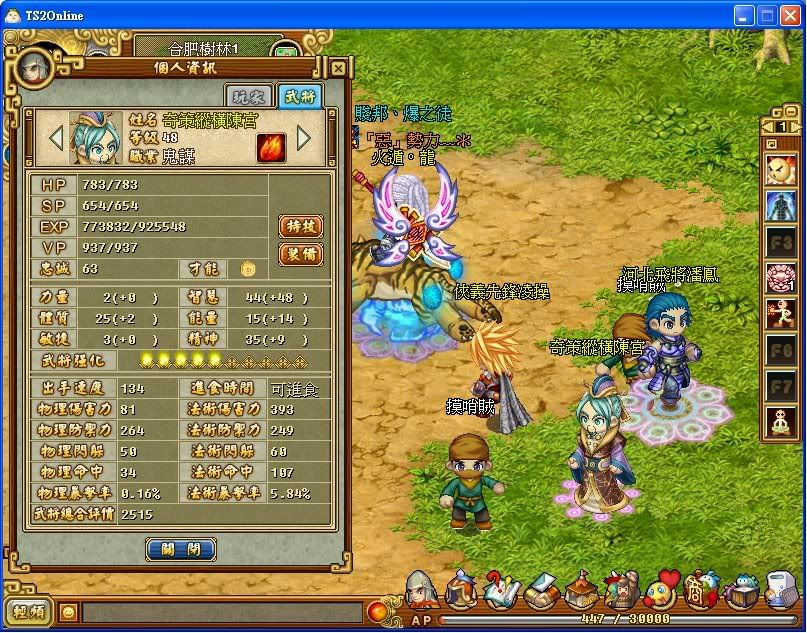This screenshot has height=633, width=807.
Task: Open the 特技 special skills button
Action: [300, 227]
